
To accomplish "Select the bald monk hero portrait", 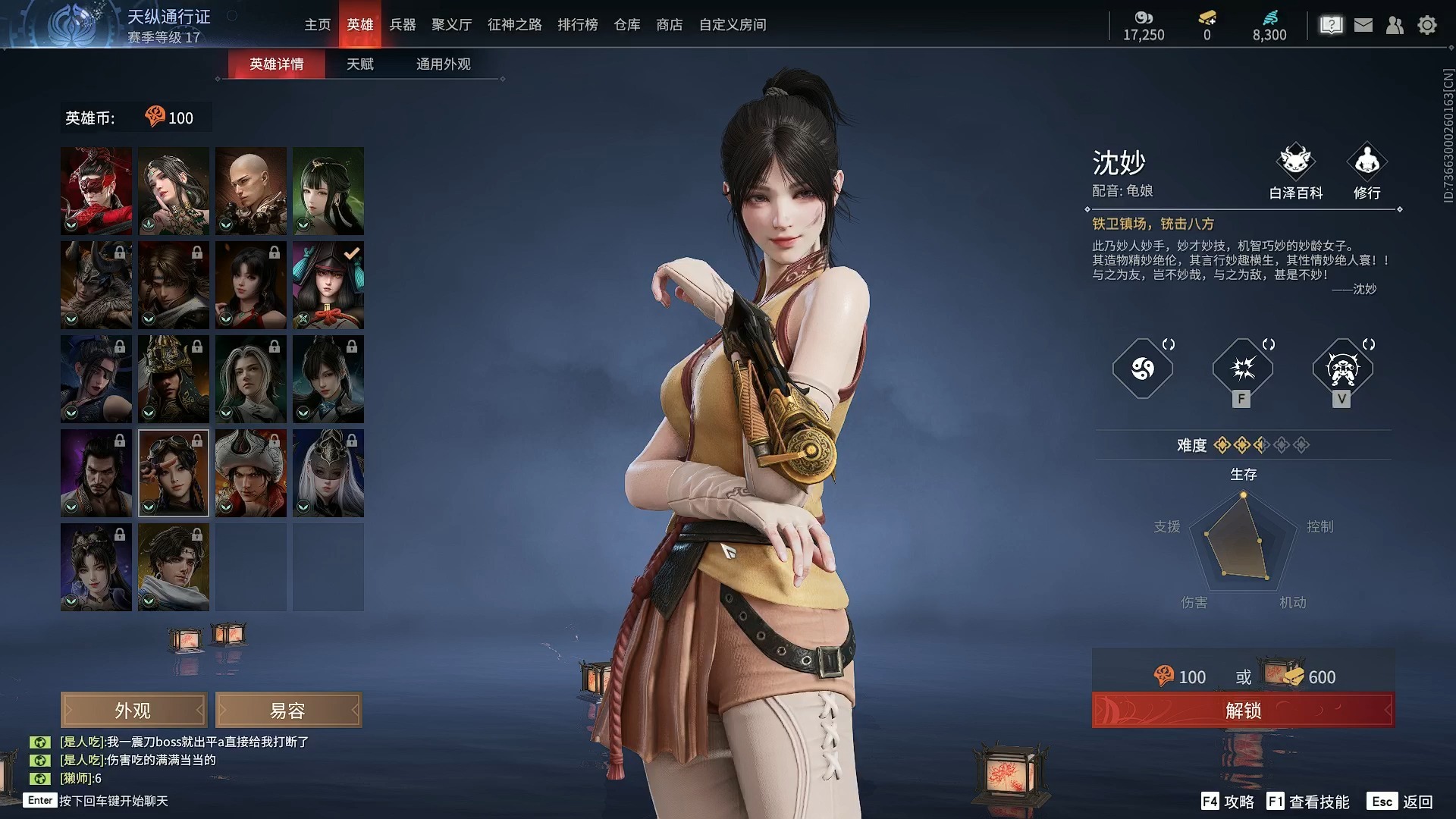I will point(251,190).
